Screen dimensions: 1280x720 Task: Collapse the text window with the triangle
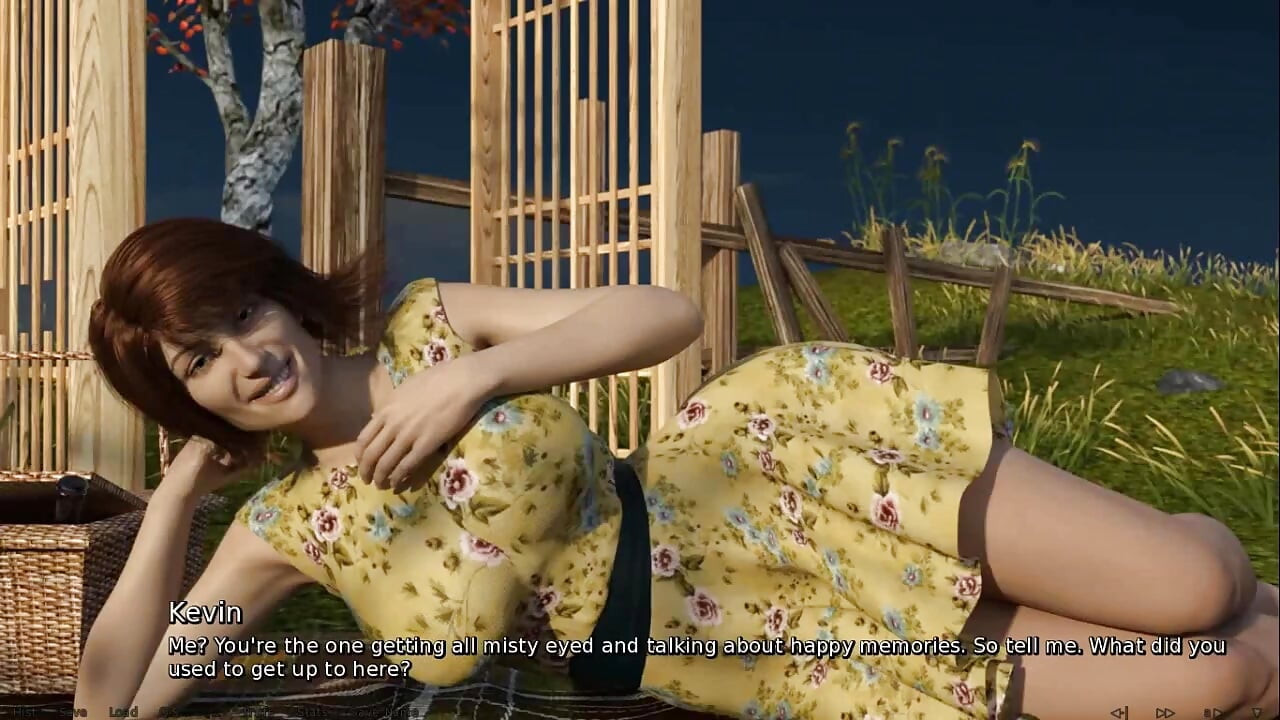tap(1257, 711)
